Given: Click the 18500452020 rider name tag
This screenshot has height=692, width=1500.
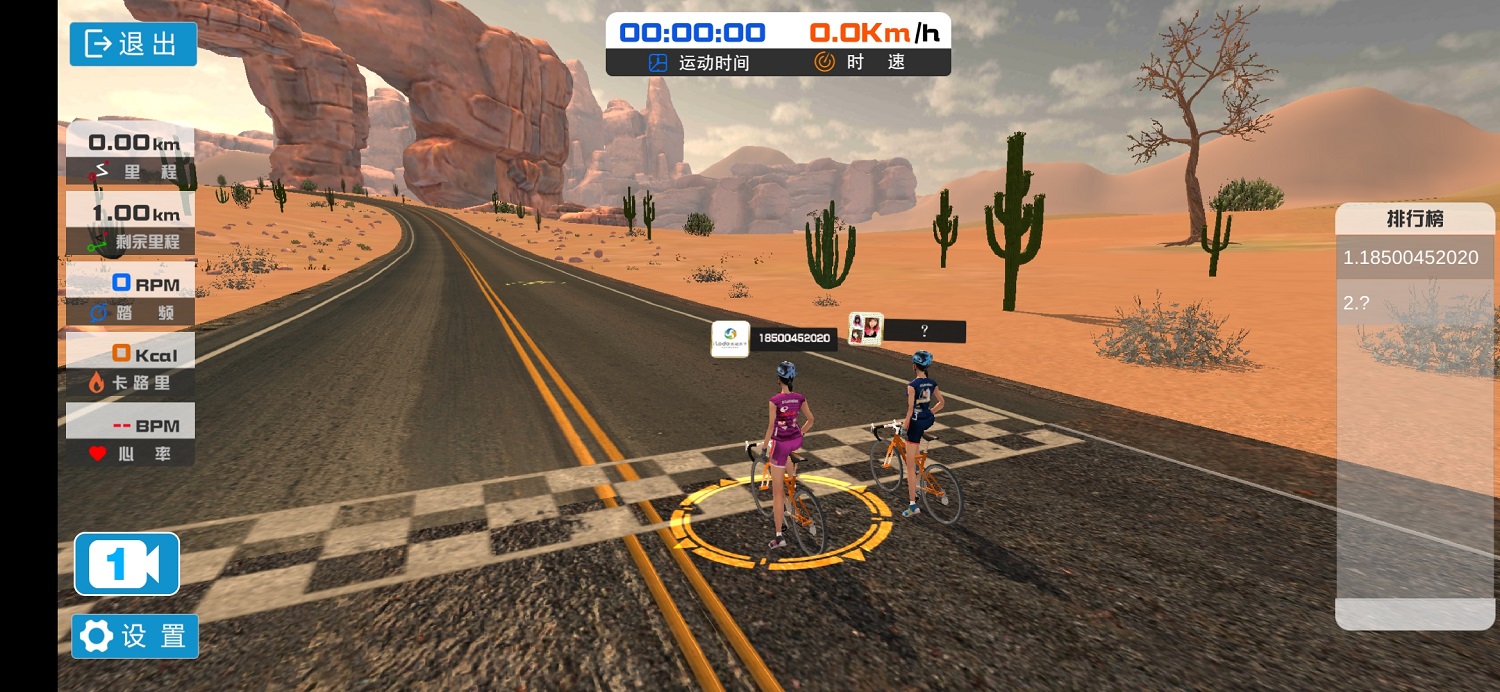Looking at the screenshot, I should coord(774,339).
